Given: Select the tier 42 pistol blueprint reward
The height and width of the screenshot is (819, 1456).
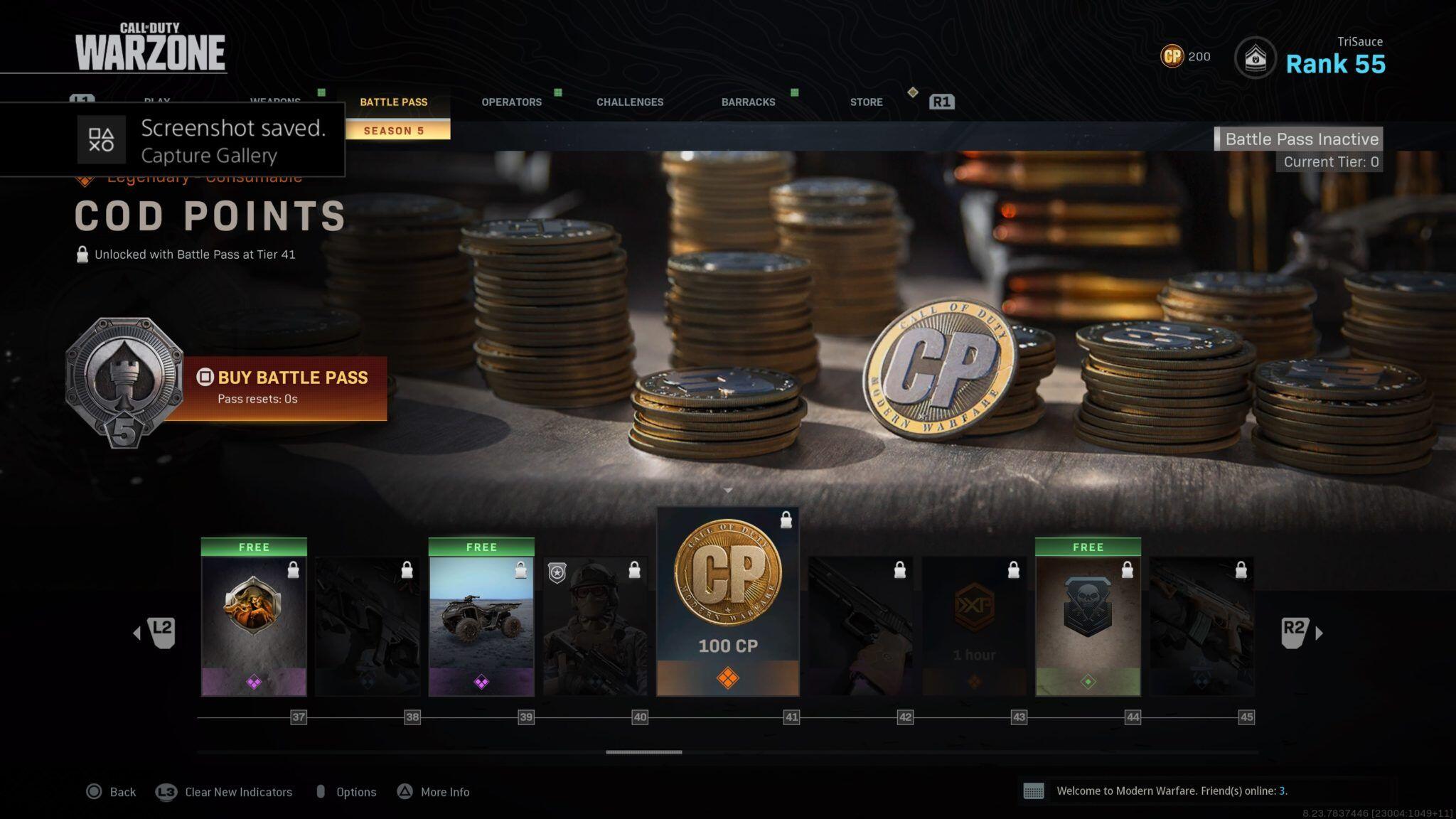Looking at the screenshot, I should pos(860,626).
